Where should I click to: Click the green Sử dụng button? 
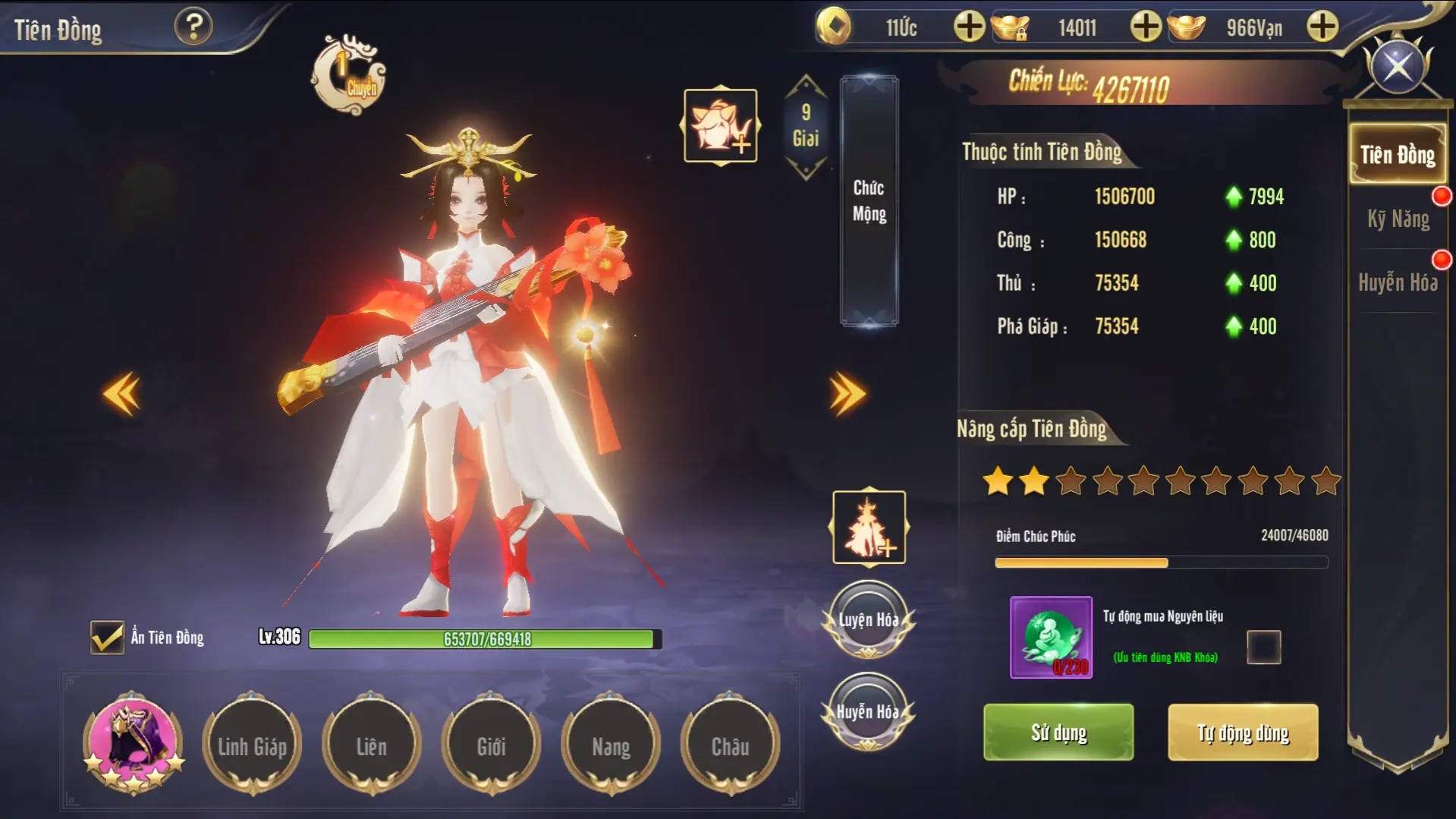click(1058, 732)
